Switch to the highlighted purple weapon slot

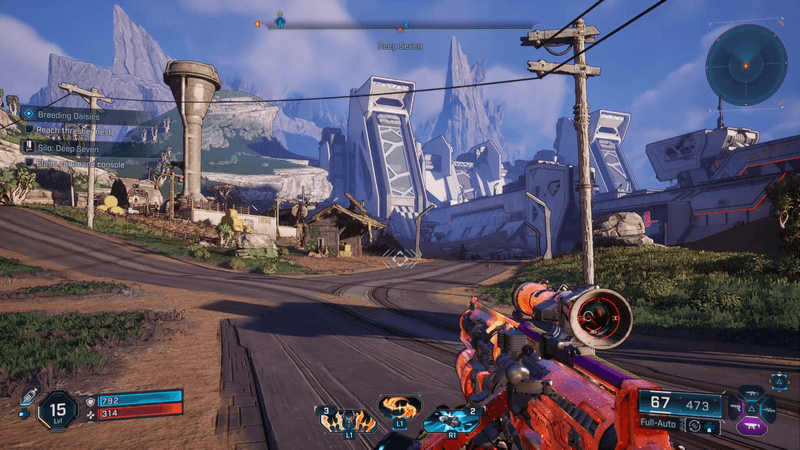click(752, 427)
